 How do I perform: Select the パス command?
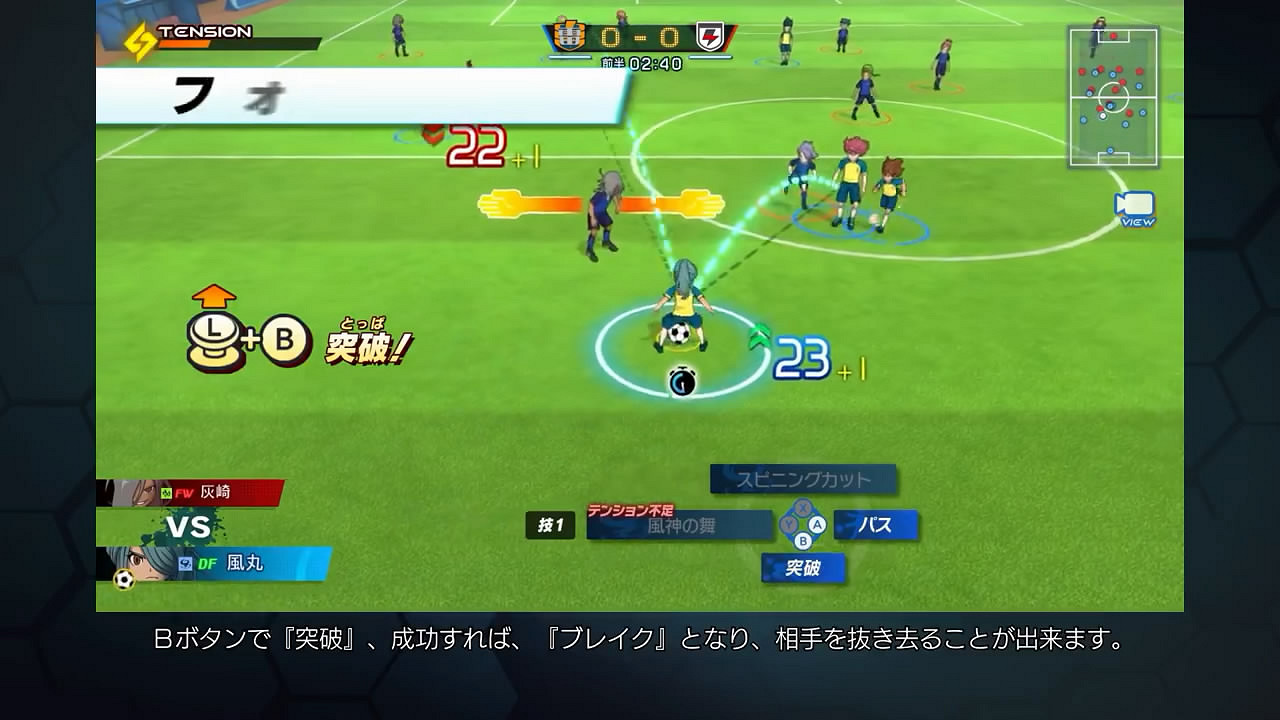pyautogui.click(x=875, y=526)
